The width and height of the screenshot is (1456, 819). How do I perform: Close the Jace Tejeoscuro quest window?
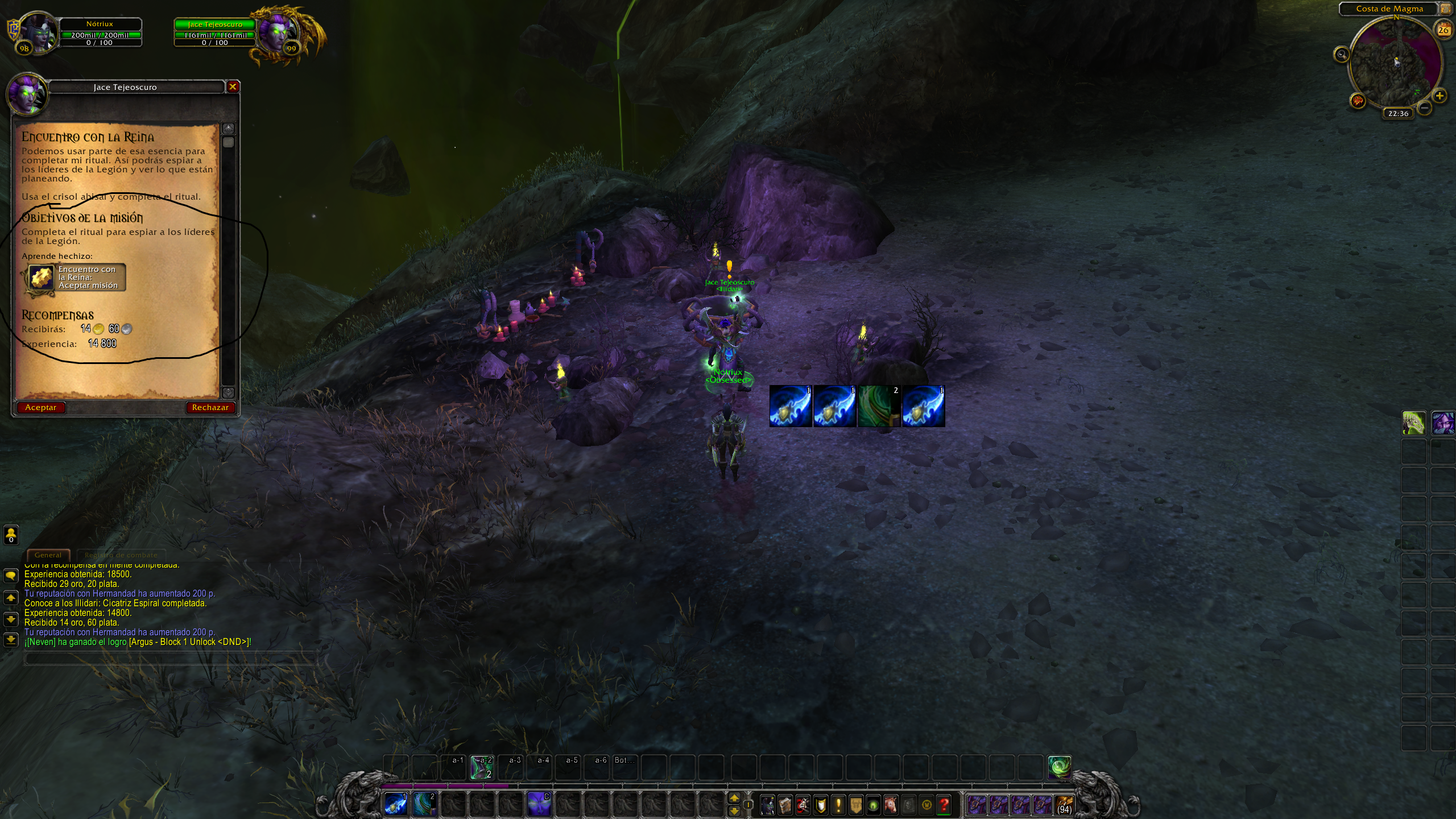[233, 87]
